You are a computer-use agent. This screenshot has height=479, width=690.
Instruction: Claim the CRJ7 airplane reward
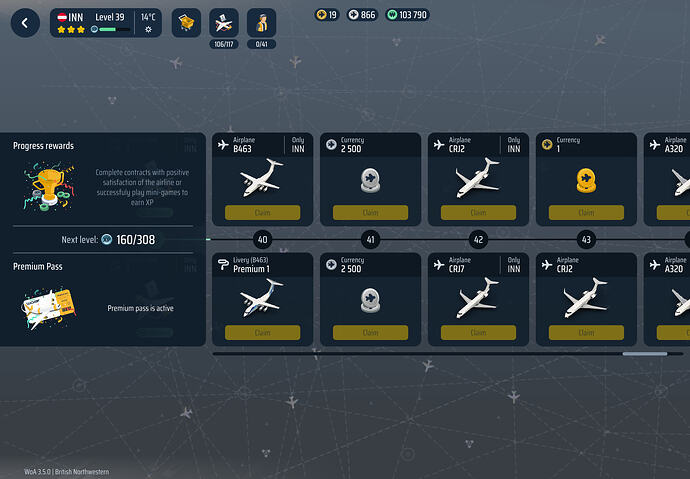click(478, 332)
